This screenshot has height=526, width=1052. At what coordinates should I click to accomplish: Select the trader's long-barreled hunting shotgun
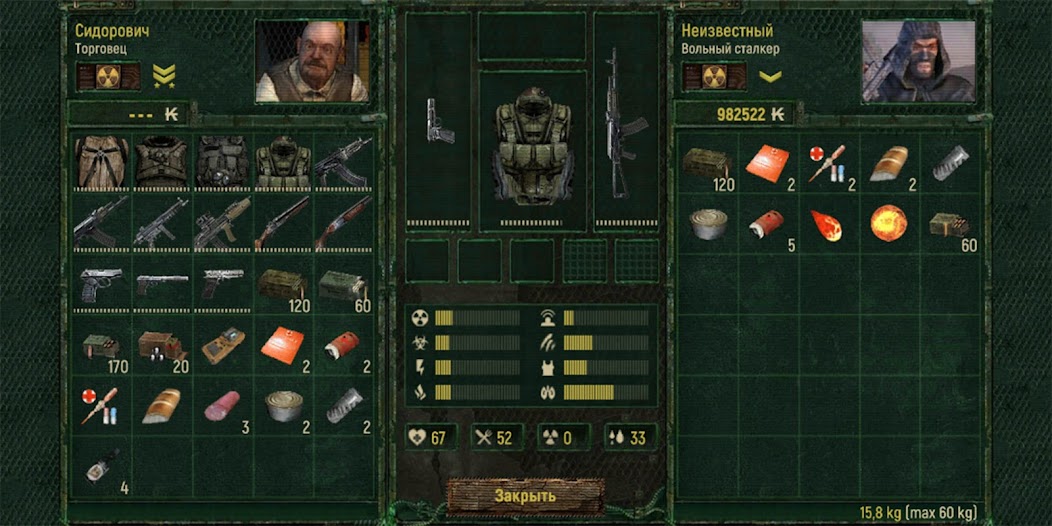pyautogui.click(x=281, y=223)
